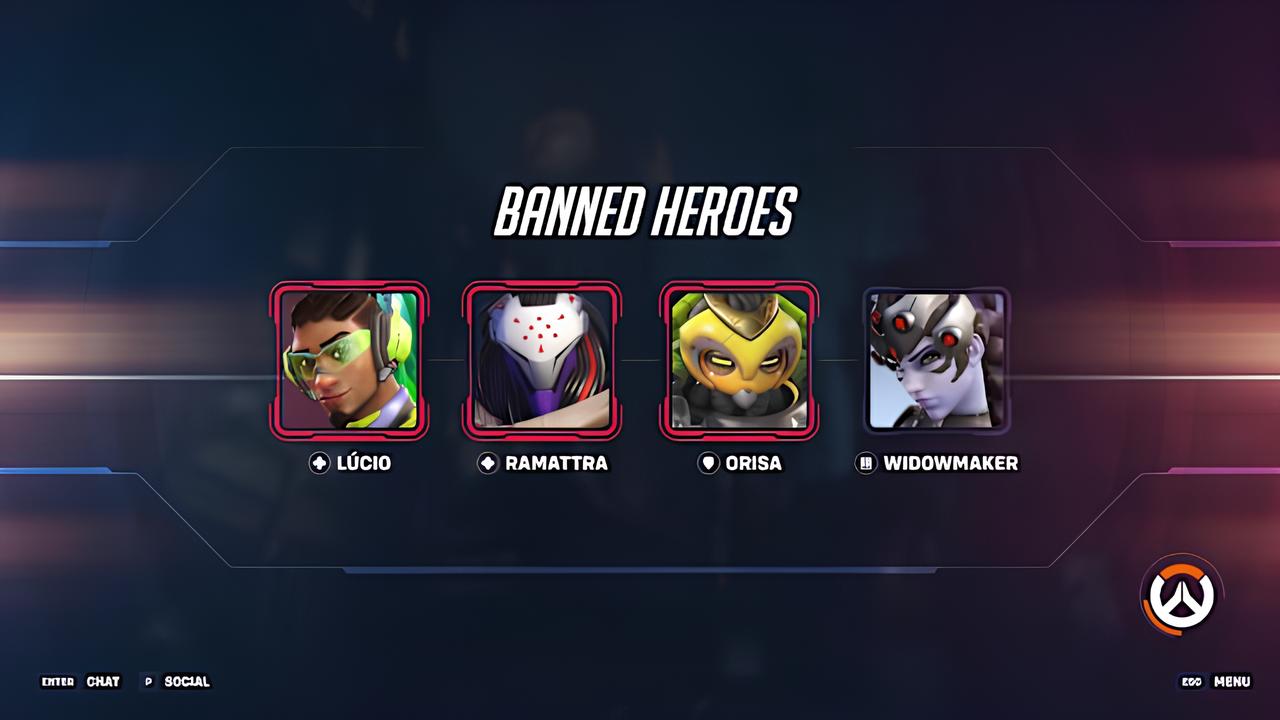
Task: Click the P shortcut icon before Social
Action: click(151, 682)
